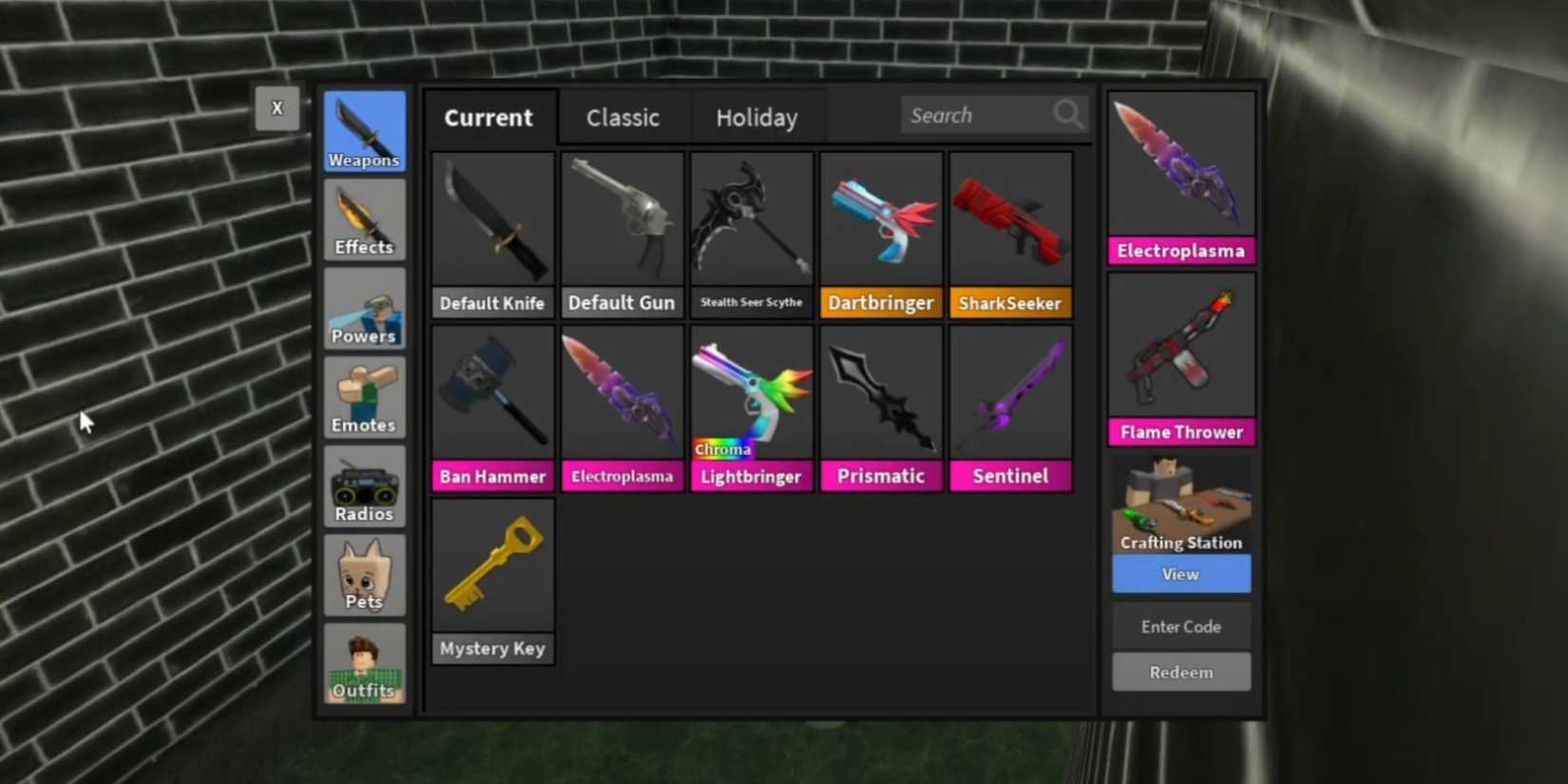
Task: Select the Current weapons tab
Action: coord(488,117)
